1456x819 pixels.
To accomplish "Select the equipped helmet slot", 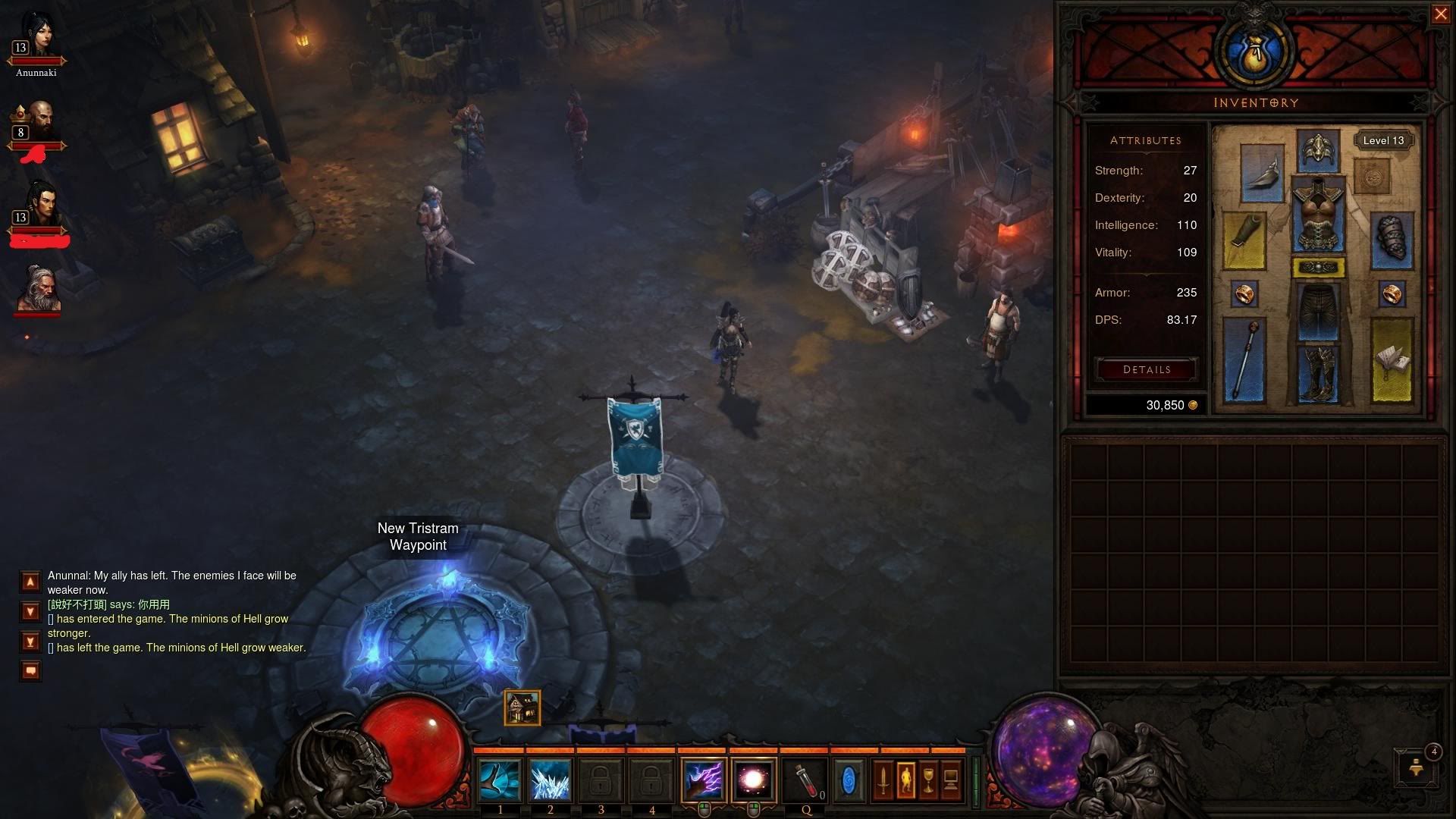I will 1318,150.
